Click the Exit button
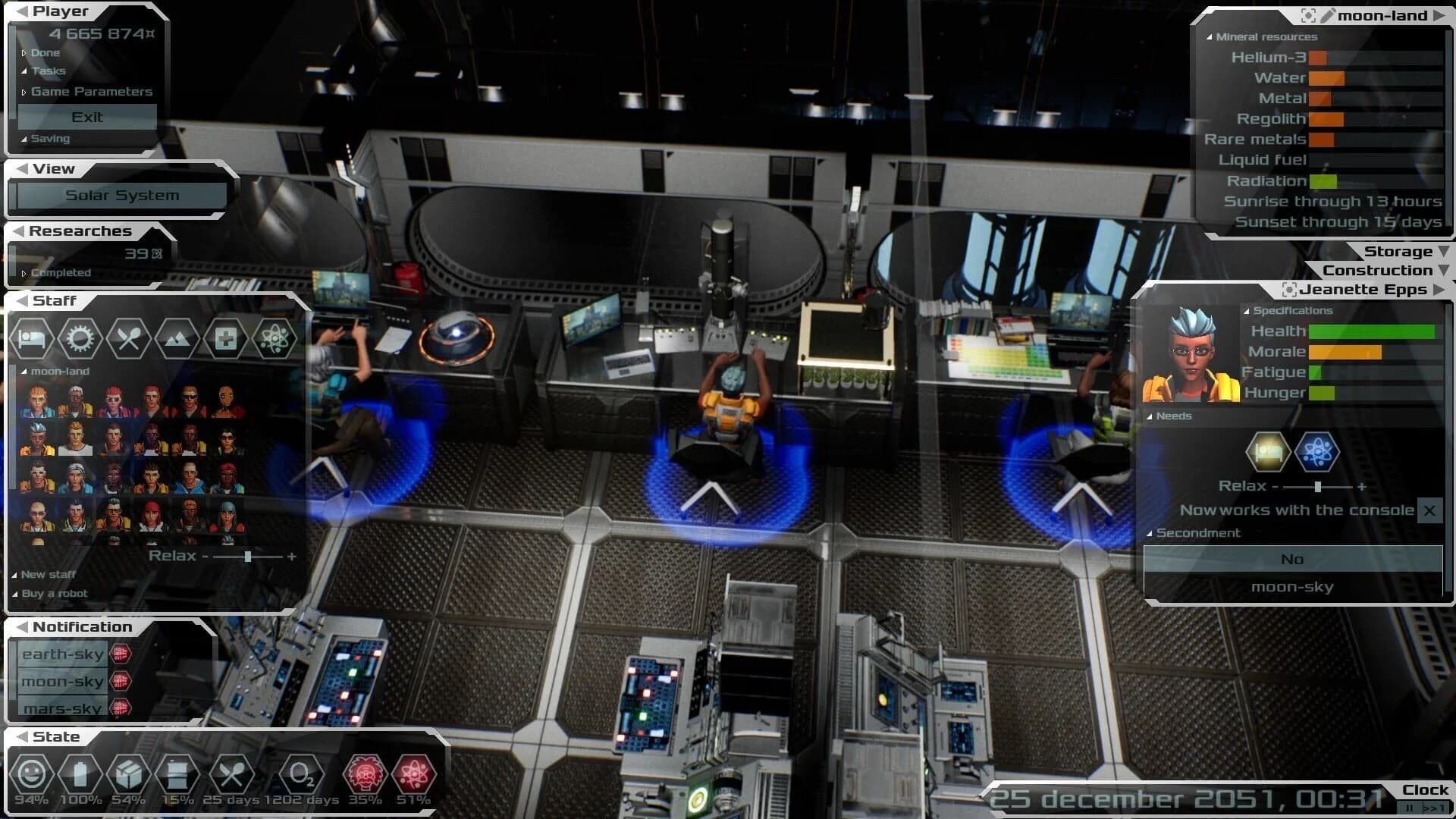The height and width of the screenshot is (819, 1456). coord(88,117)
